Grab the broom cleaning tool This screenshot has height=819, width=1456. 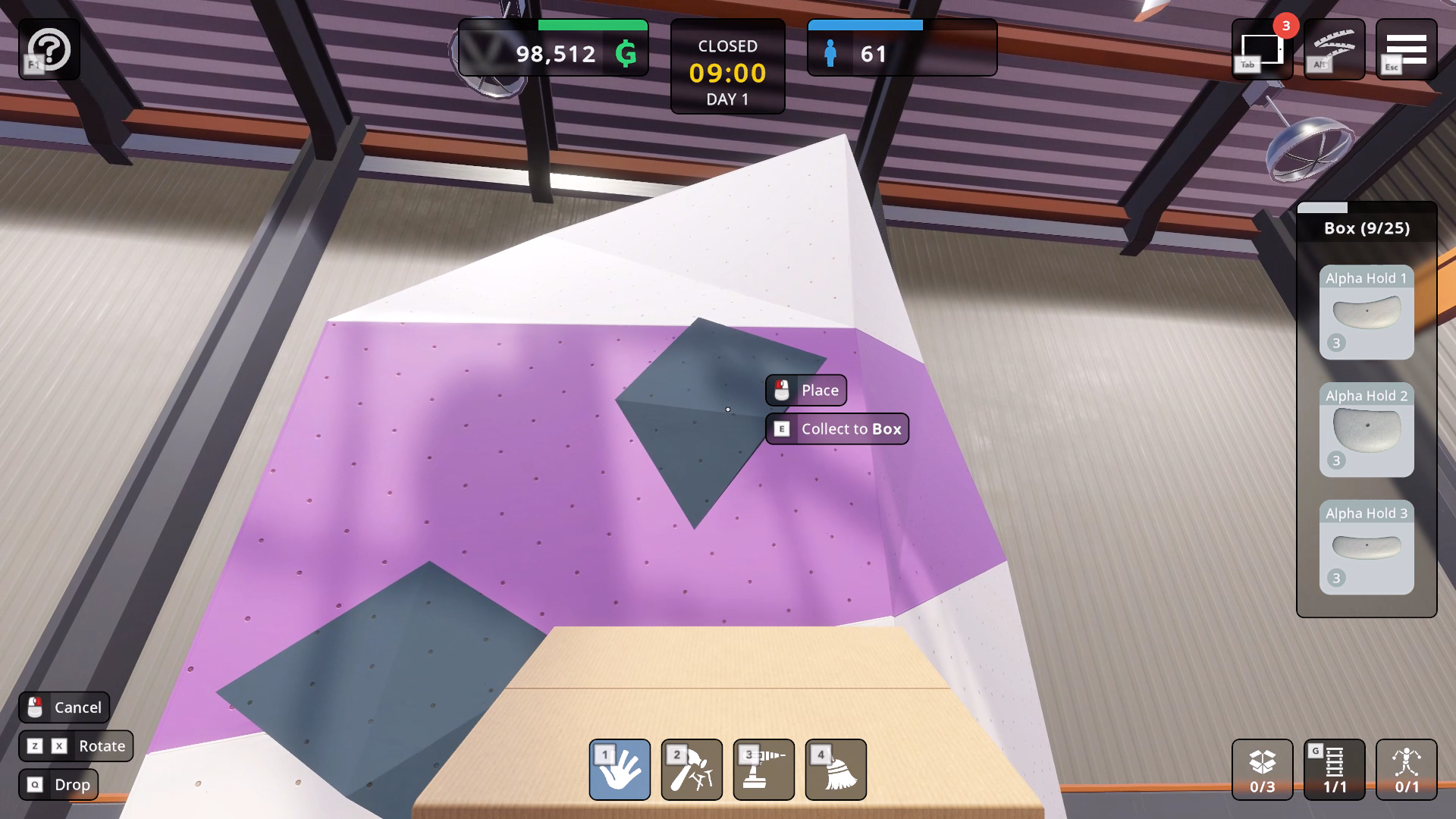pos(836,770)
